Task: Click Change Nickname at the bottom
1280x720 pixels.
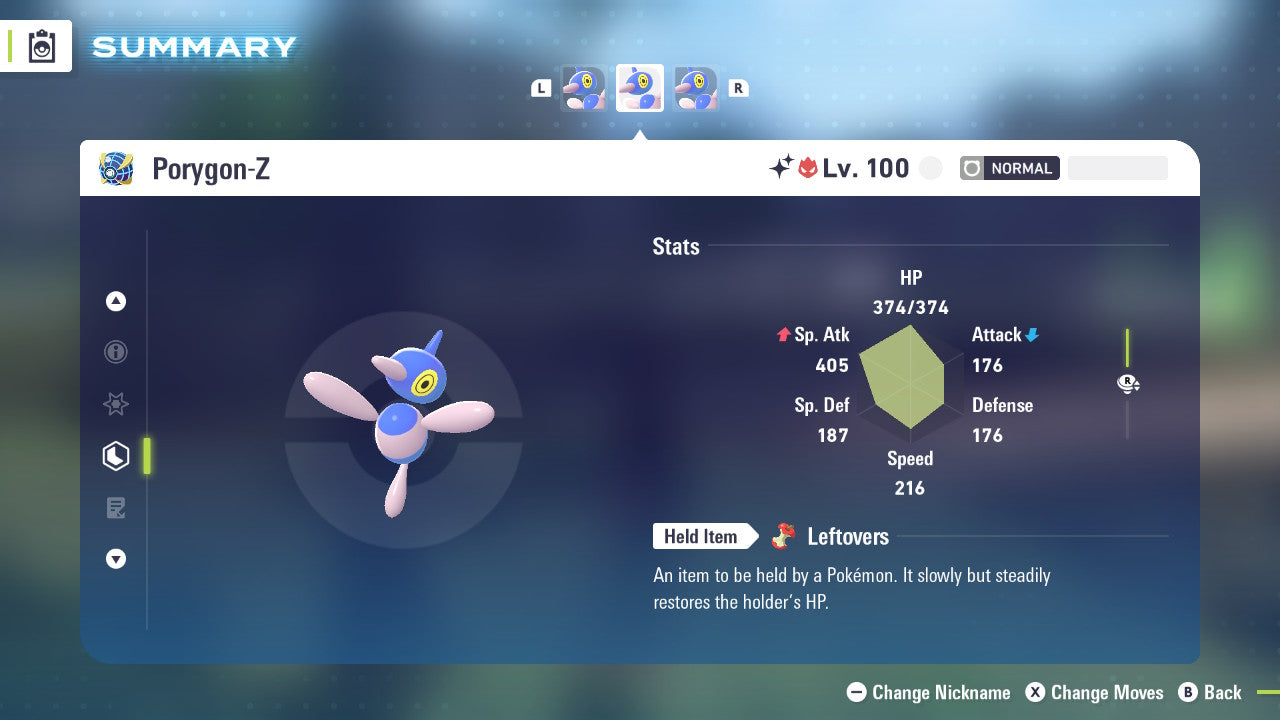Action: [x=928, y=692]
